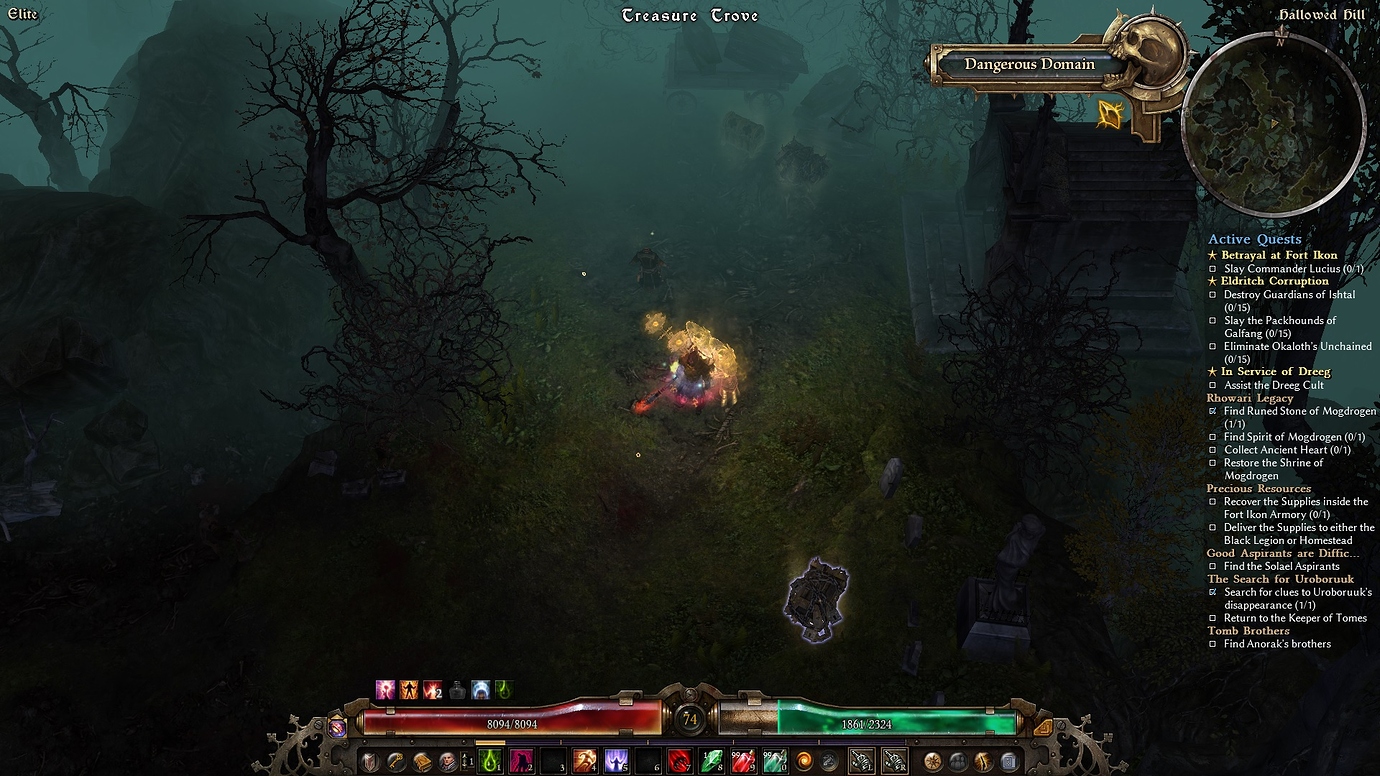The image size is (1380, 776).
Task: Click the compass wheel icon beside the party icon
Action: [934, 761]
